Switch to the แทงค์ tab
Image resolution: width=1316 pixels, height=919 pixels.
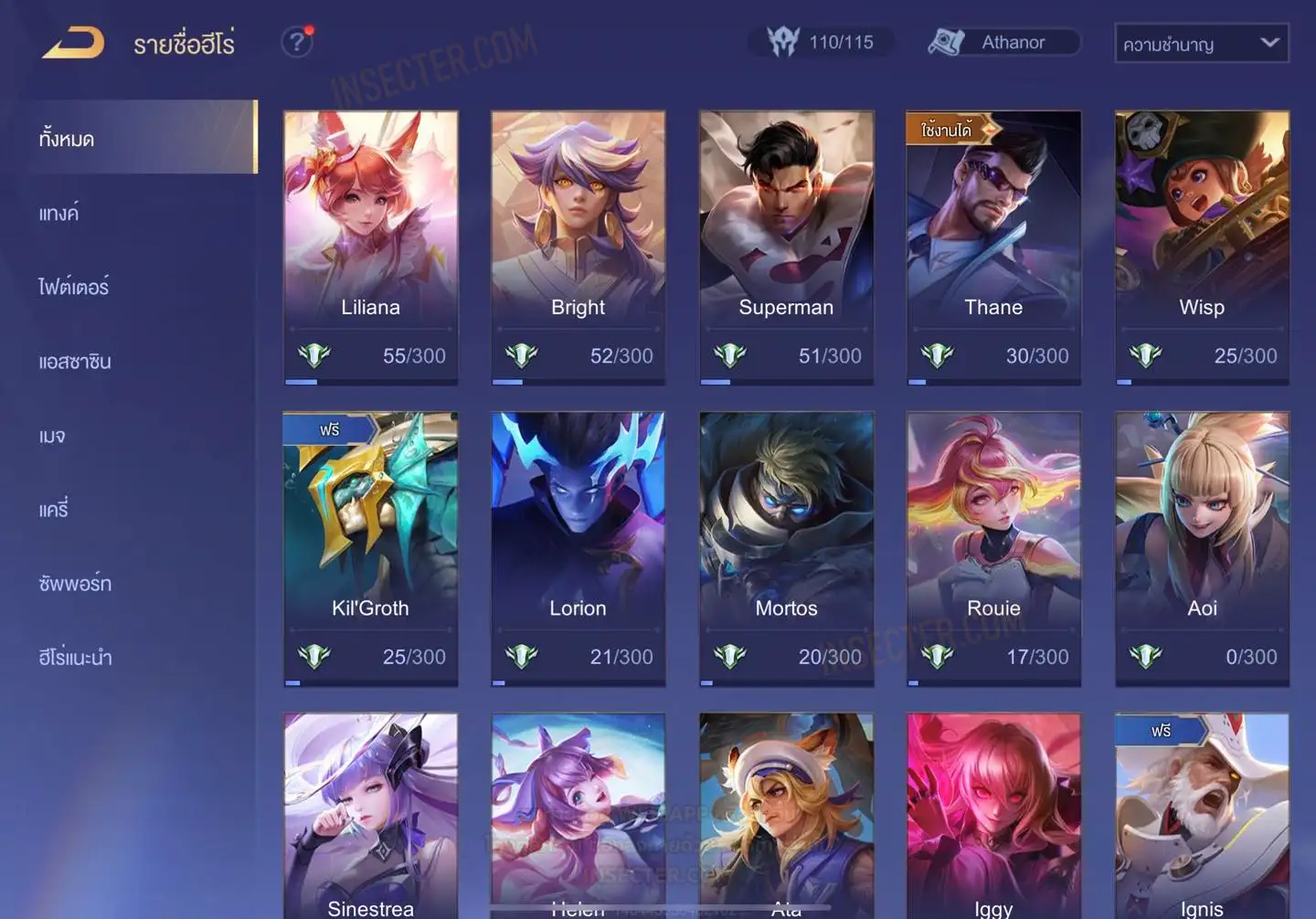(x=59, y=213)
